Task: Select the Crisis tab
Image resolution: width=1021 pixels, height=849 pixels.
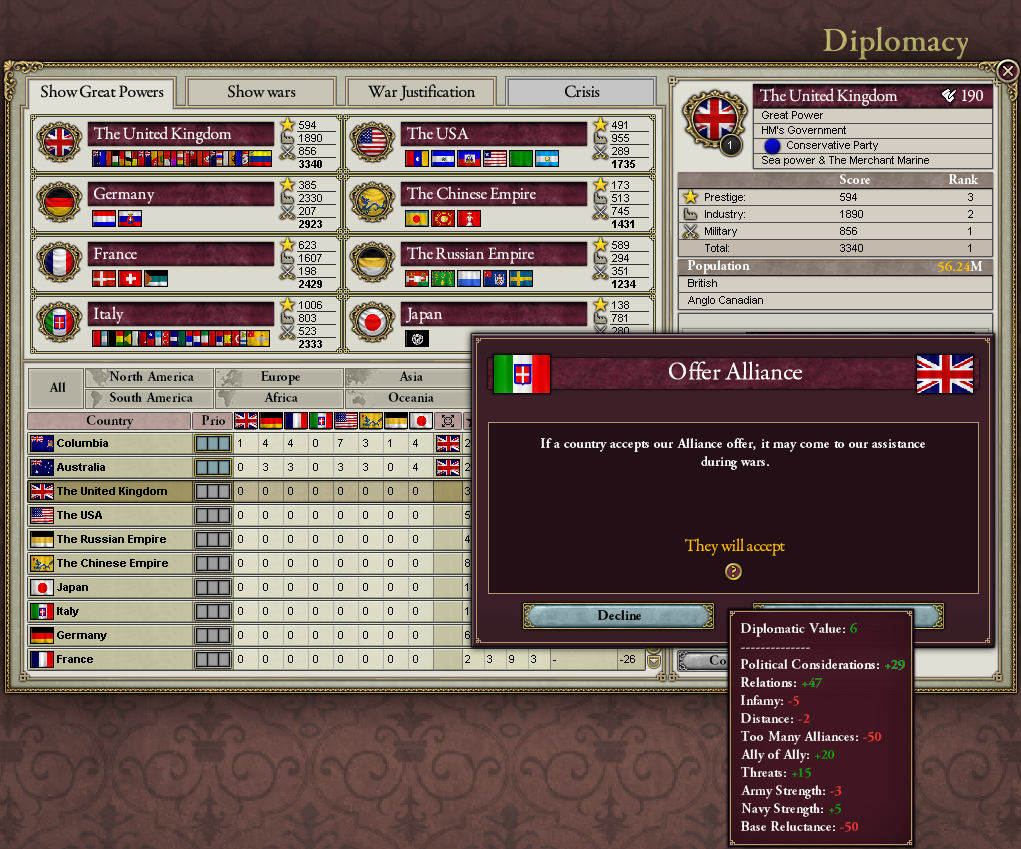Action: [581, 92]
